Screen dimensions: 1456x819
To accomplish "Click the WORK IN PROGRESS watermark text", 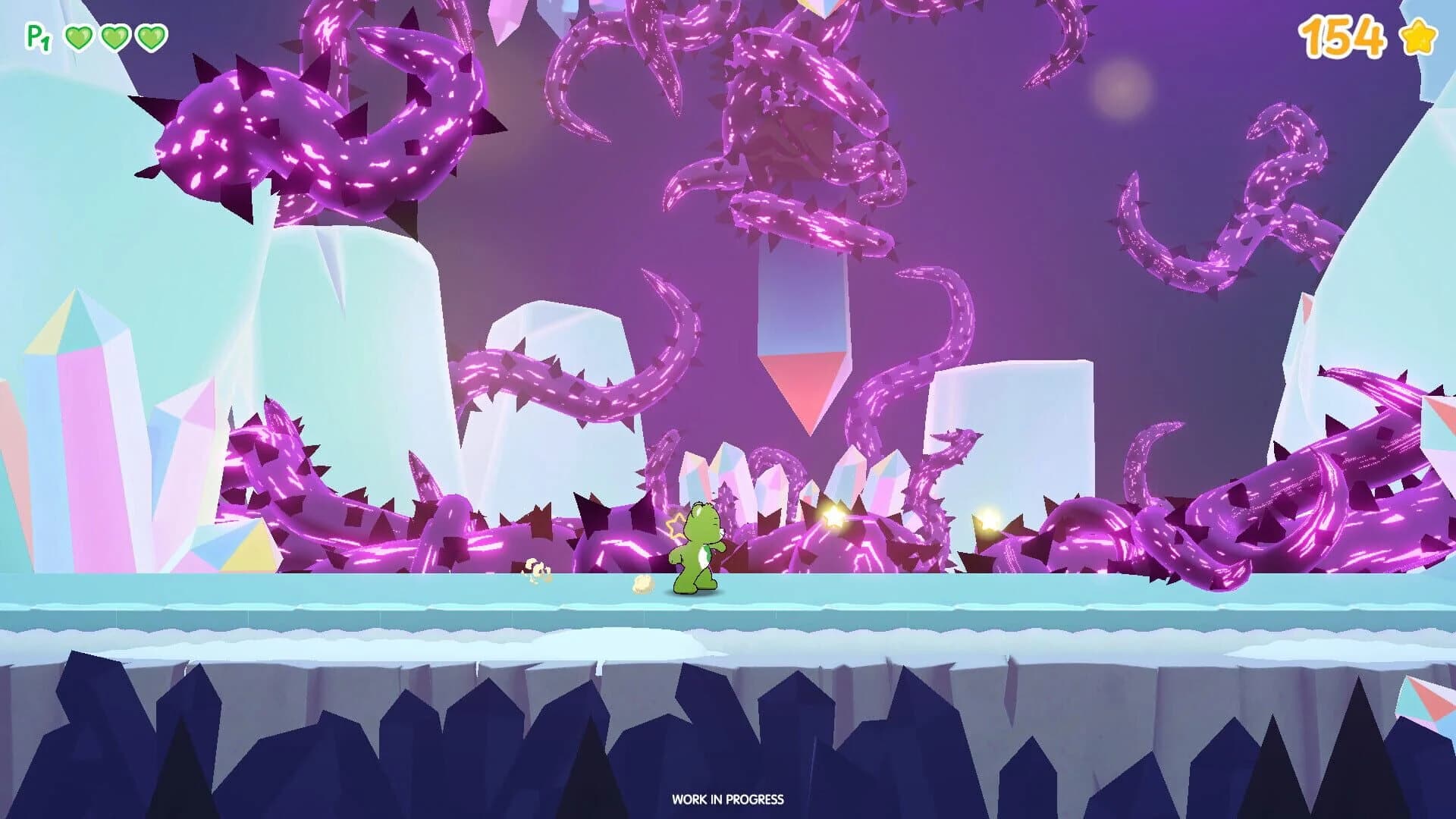I will click(726, 799).
